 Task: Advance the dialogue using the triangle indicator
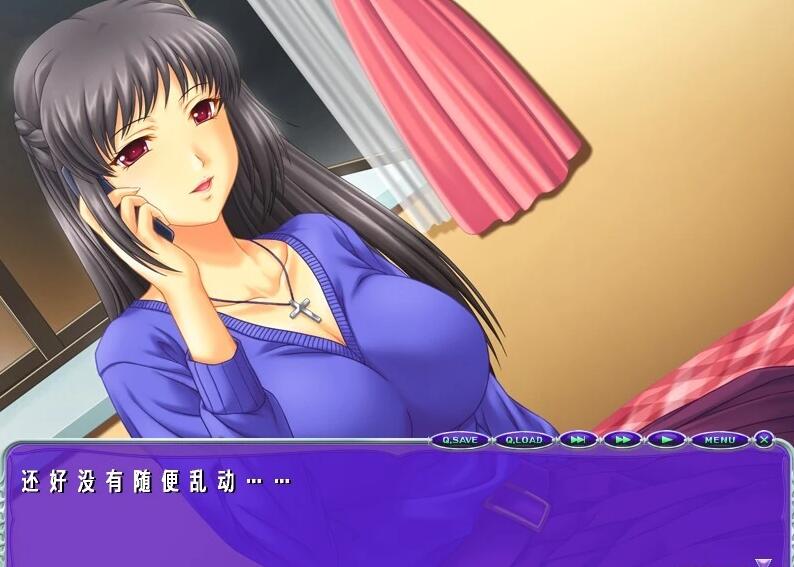point(763,561)
